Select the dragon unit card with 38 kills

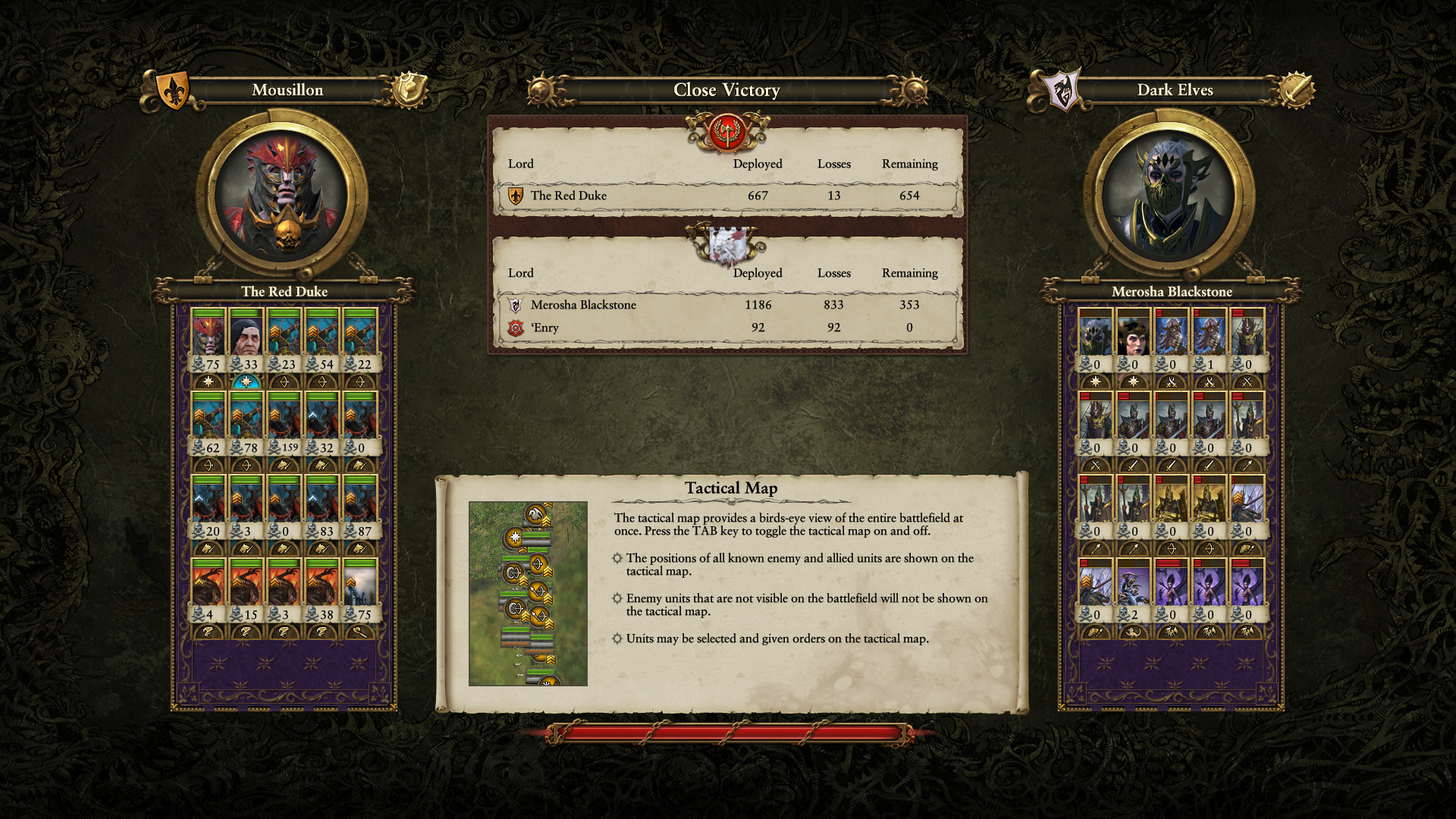[322, 590]
